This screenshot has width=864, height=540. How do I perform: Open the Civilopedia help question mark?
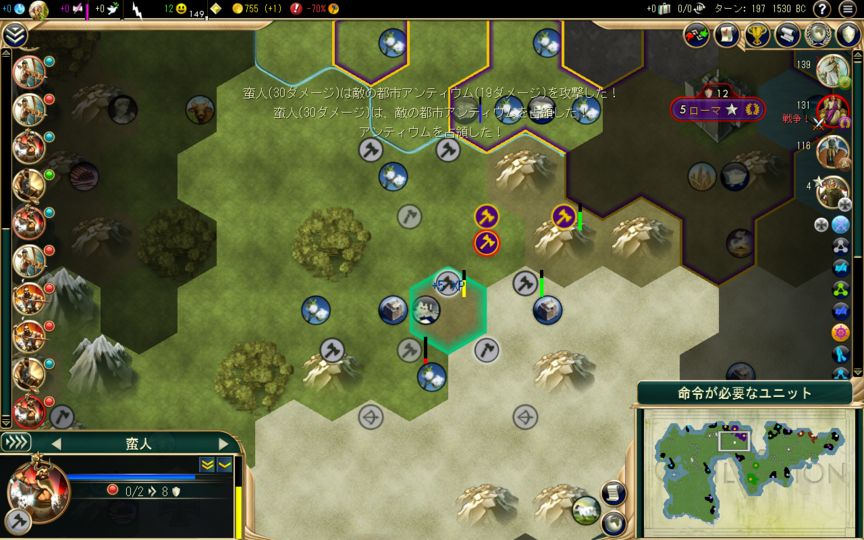click(x=822, y=9)
